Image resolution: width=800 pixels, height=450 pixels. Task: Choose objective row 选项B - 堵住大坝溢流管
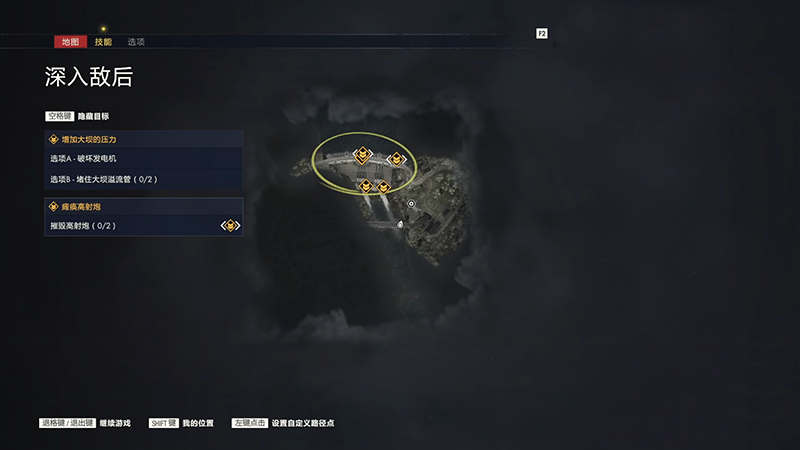pyautogui.click(x=143, y=179)
